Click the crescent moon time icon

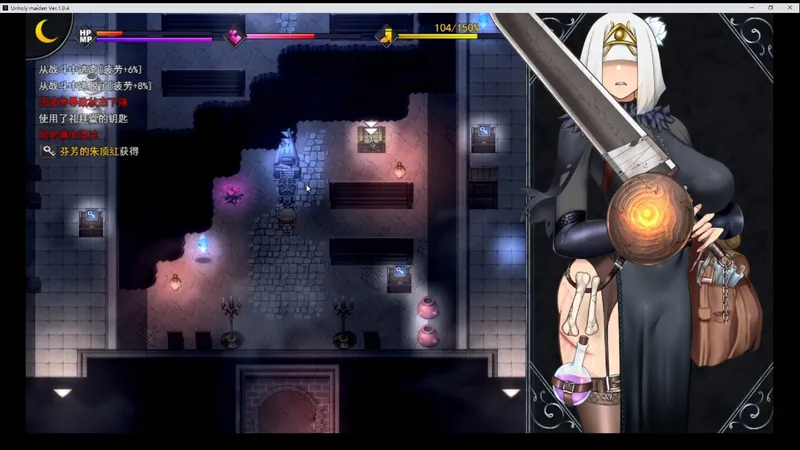47,34
